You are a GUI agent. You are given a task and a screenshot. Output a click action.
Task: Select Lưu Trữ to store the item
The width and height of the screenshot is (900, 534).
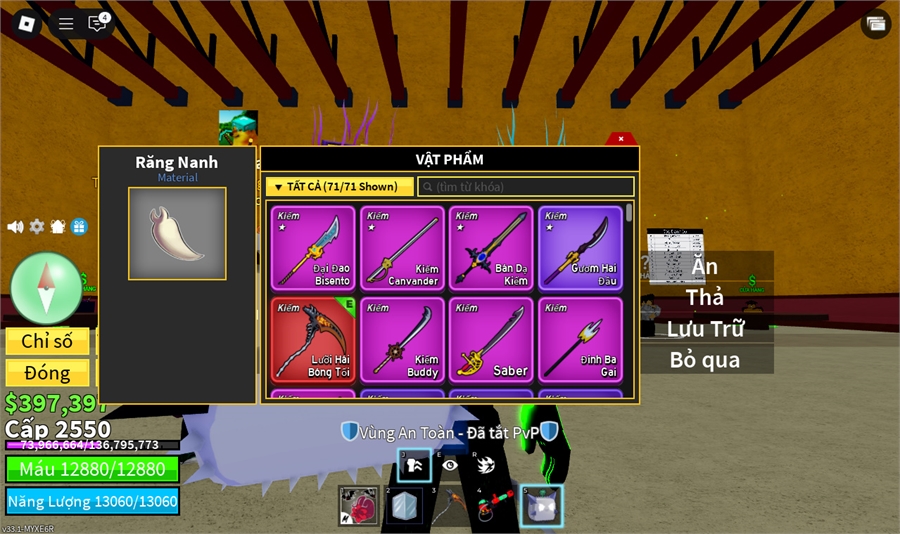(x=705, y=328)
